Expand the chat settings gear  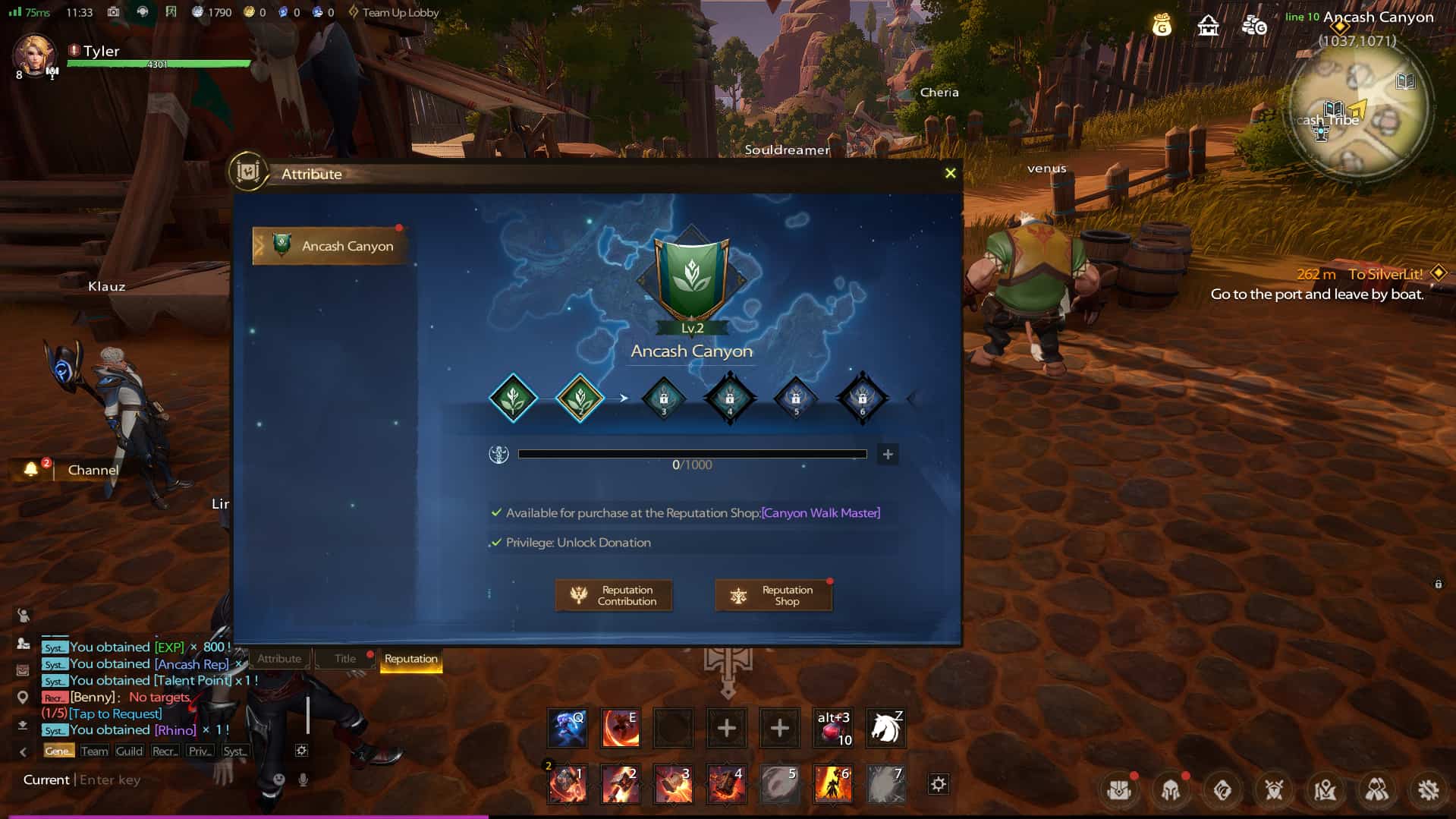click(301, 751)
